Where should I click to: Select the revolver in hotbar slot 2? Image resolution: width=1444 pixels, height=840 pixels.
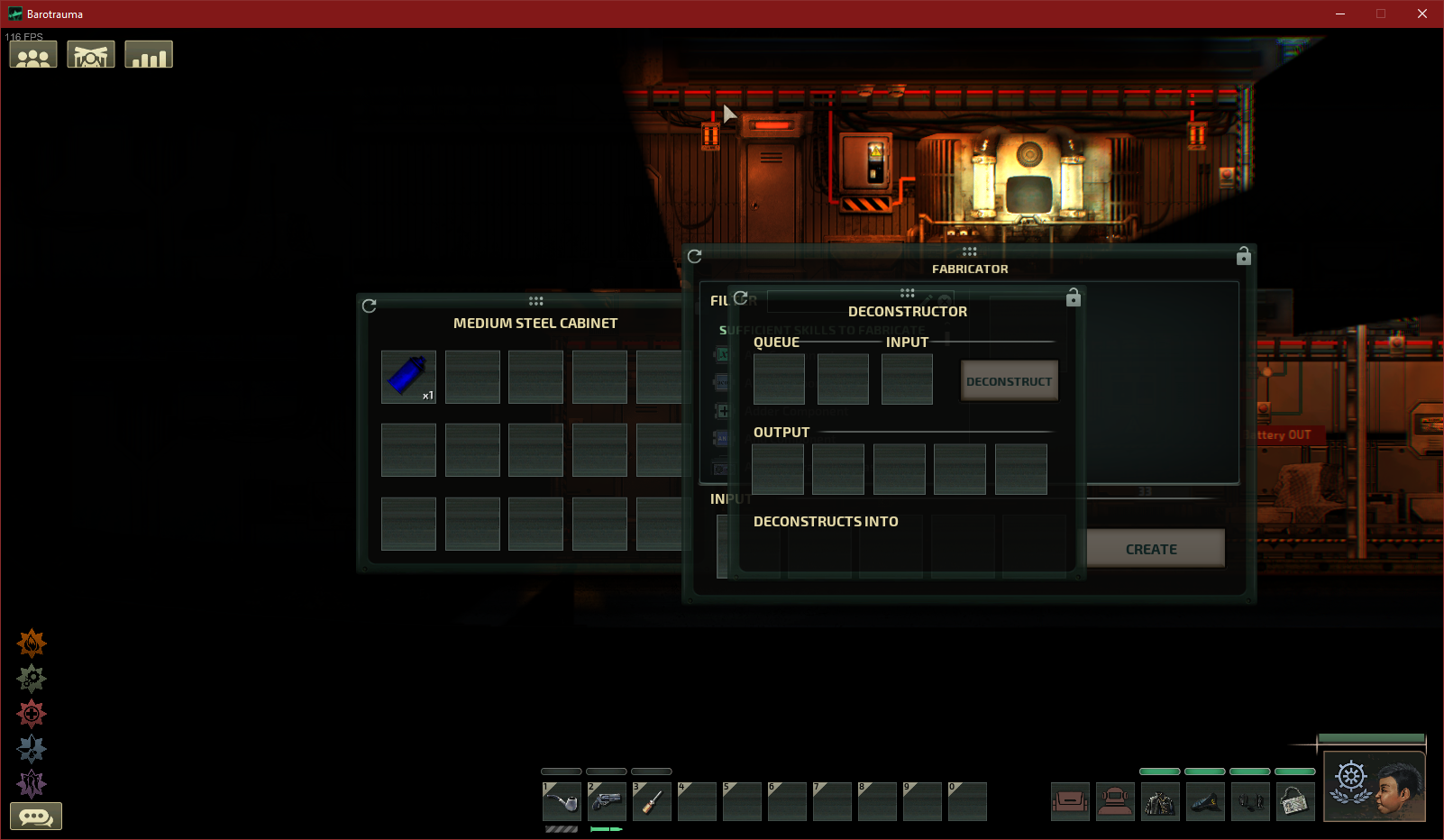point(607,801)
